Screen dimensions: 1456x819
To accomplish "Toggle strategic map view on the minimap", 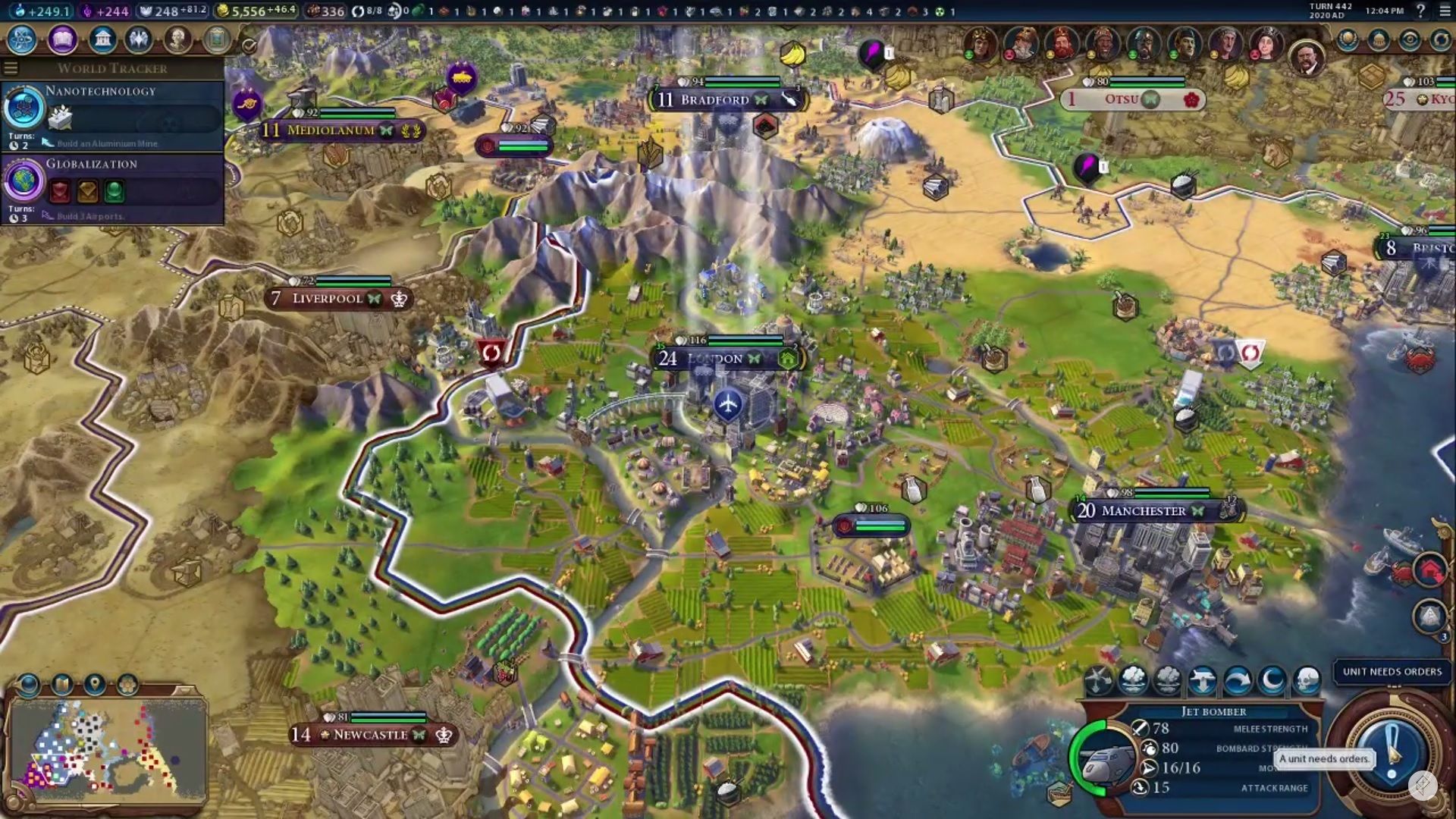I will click(61, 684).
